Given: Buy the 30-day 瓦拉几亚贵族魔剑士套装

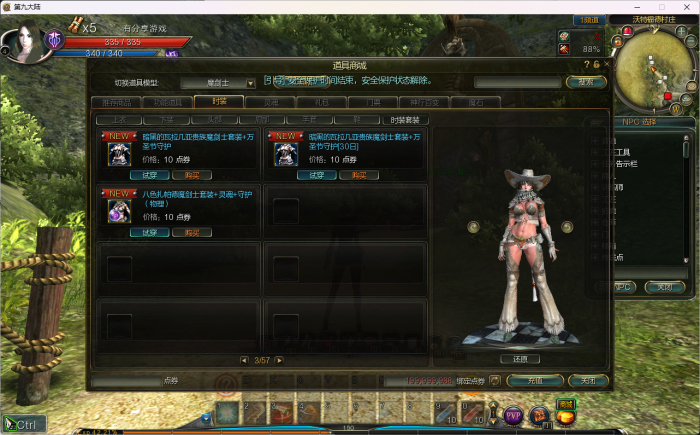Looking at the screenshot, I should [358, 175].
